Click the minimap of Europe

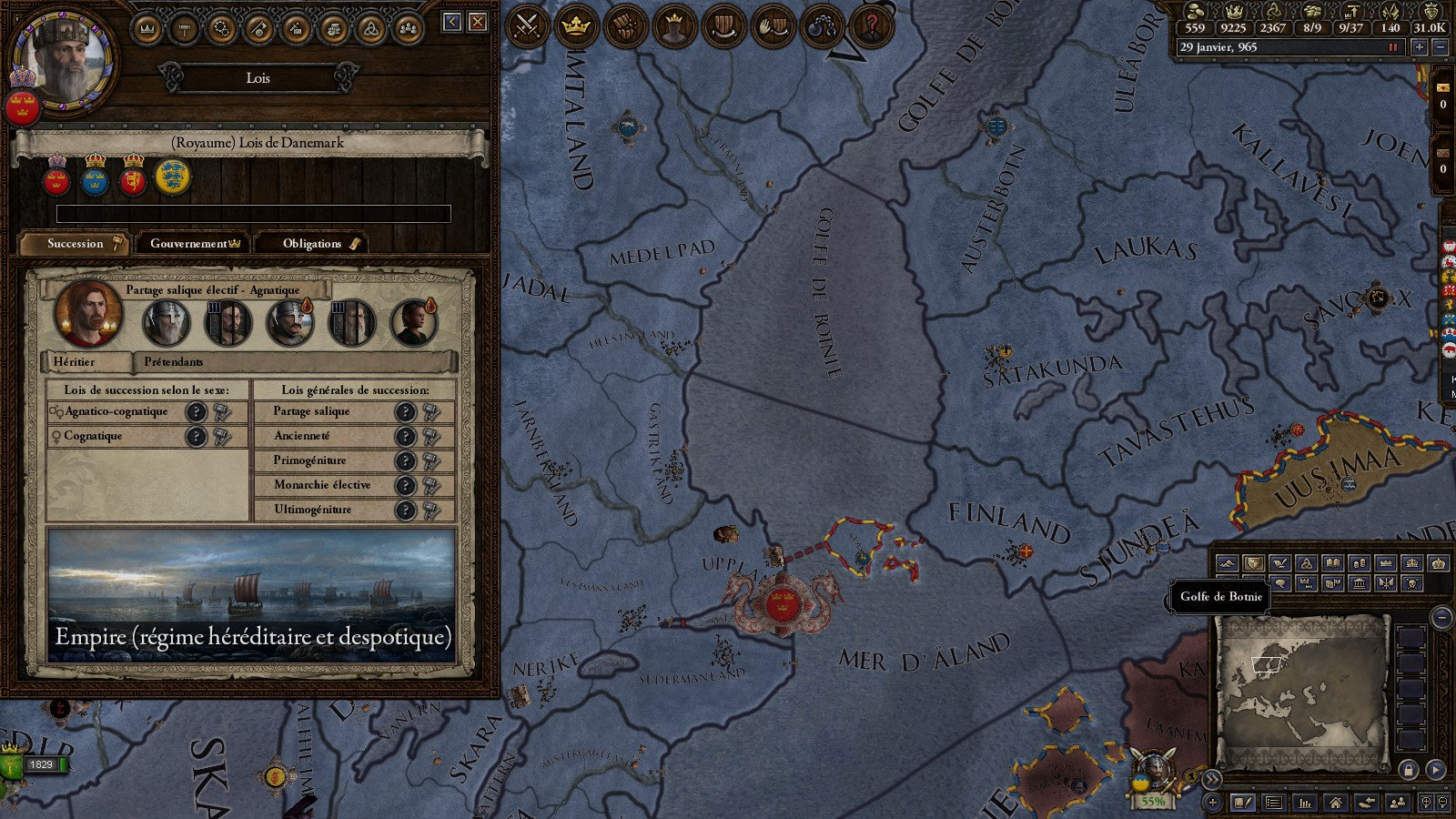point(1300,692)
